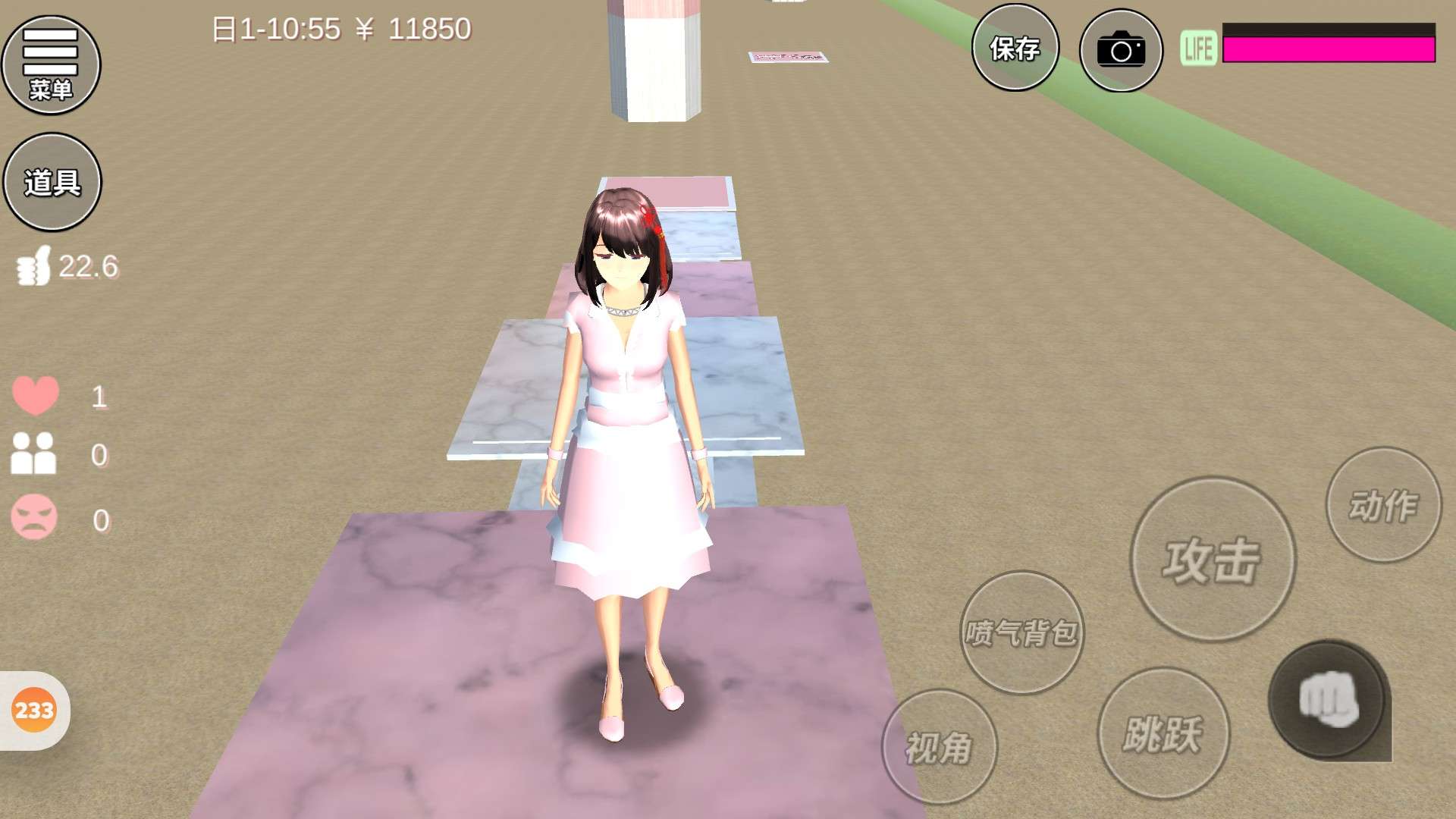Screen dimensions: 1456x819
Task: Open the 道具 items panel
Action: 52,182
